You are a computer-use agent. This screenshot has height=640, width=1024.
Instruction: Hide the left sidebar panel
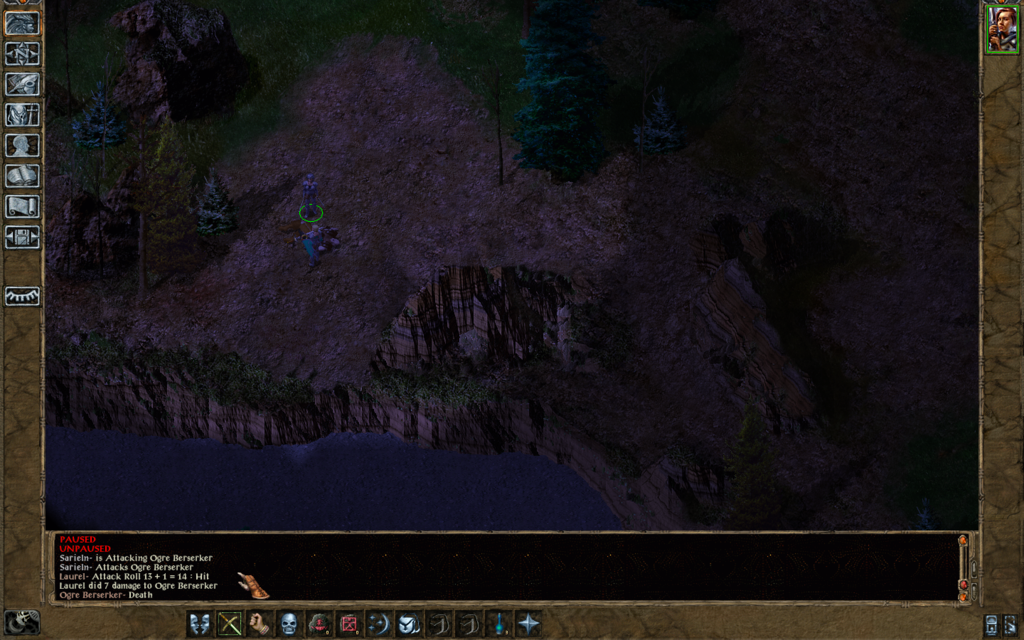click(21, 296)
